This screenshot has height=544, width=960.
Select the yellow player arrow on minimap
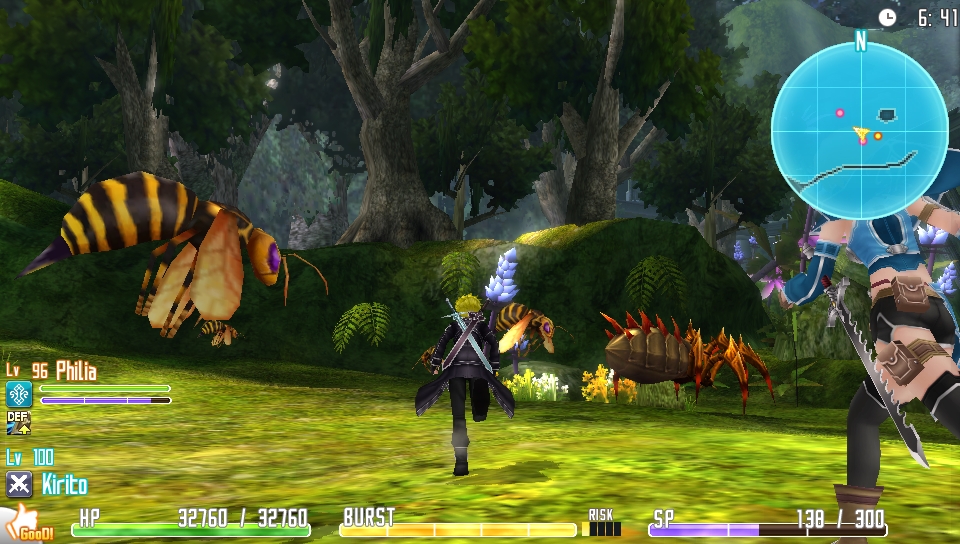(x=860, y=132)
